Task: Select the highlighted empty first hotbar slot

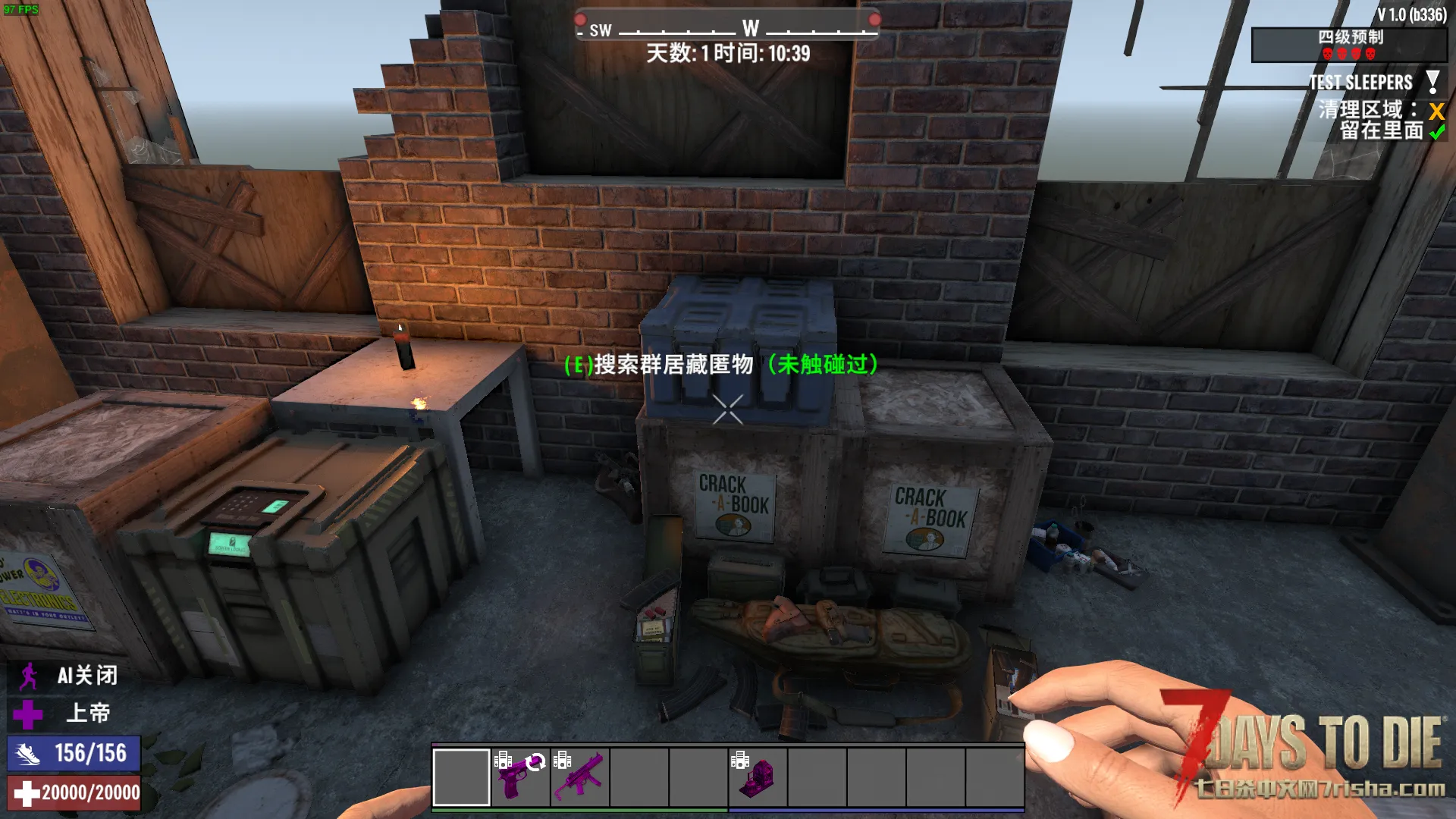Action: pos(461,777)
